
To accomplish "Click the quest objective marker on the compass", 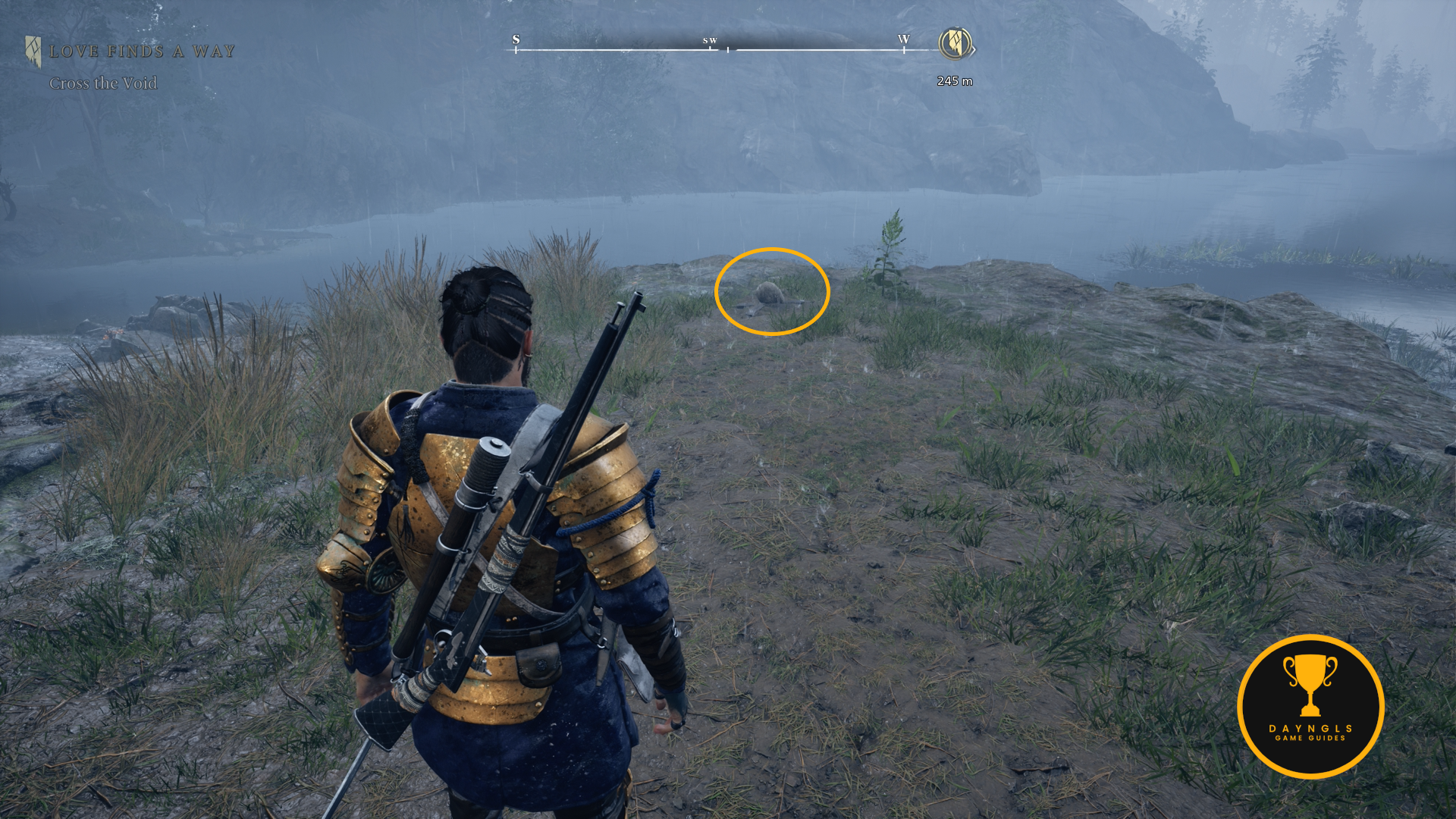I will pyautogui.click(x=955, y=43).
